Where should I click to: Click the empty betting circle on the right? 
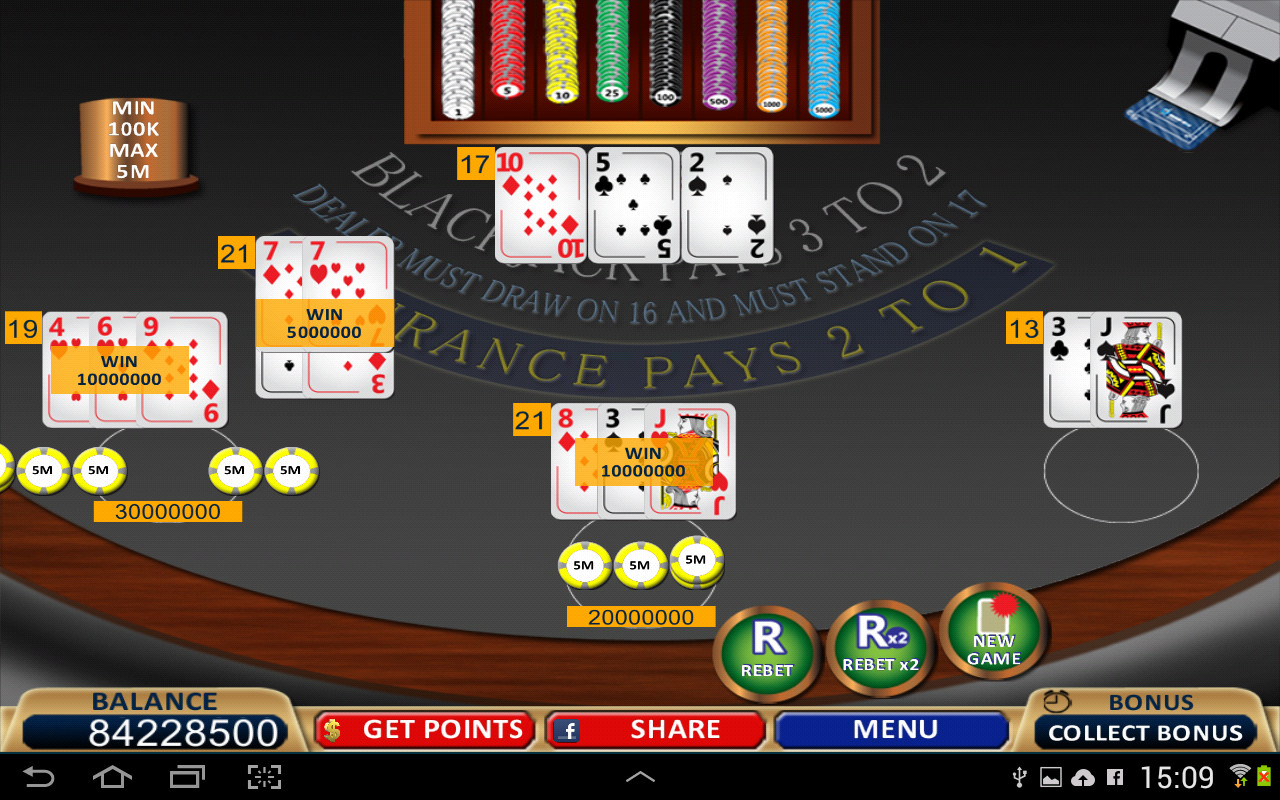pos(1120,473)
